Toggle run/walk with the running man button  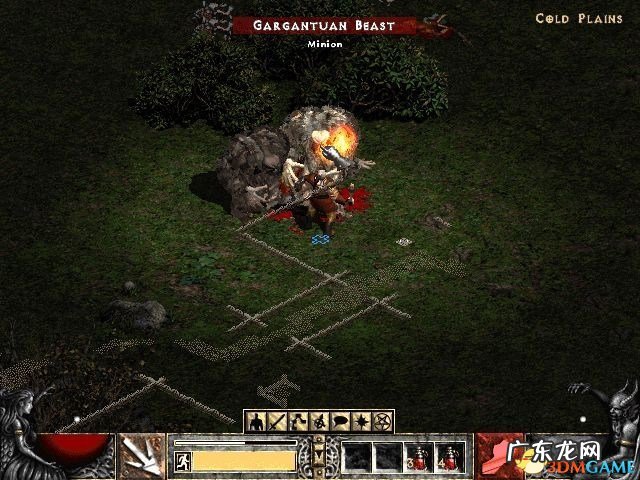[x=183, y=460]
